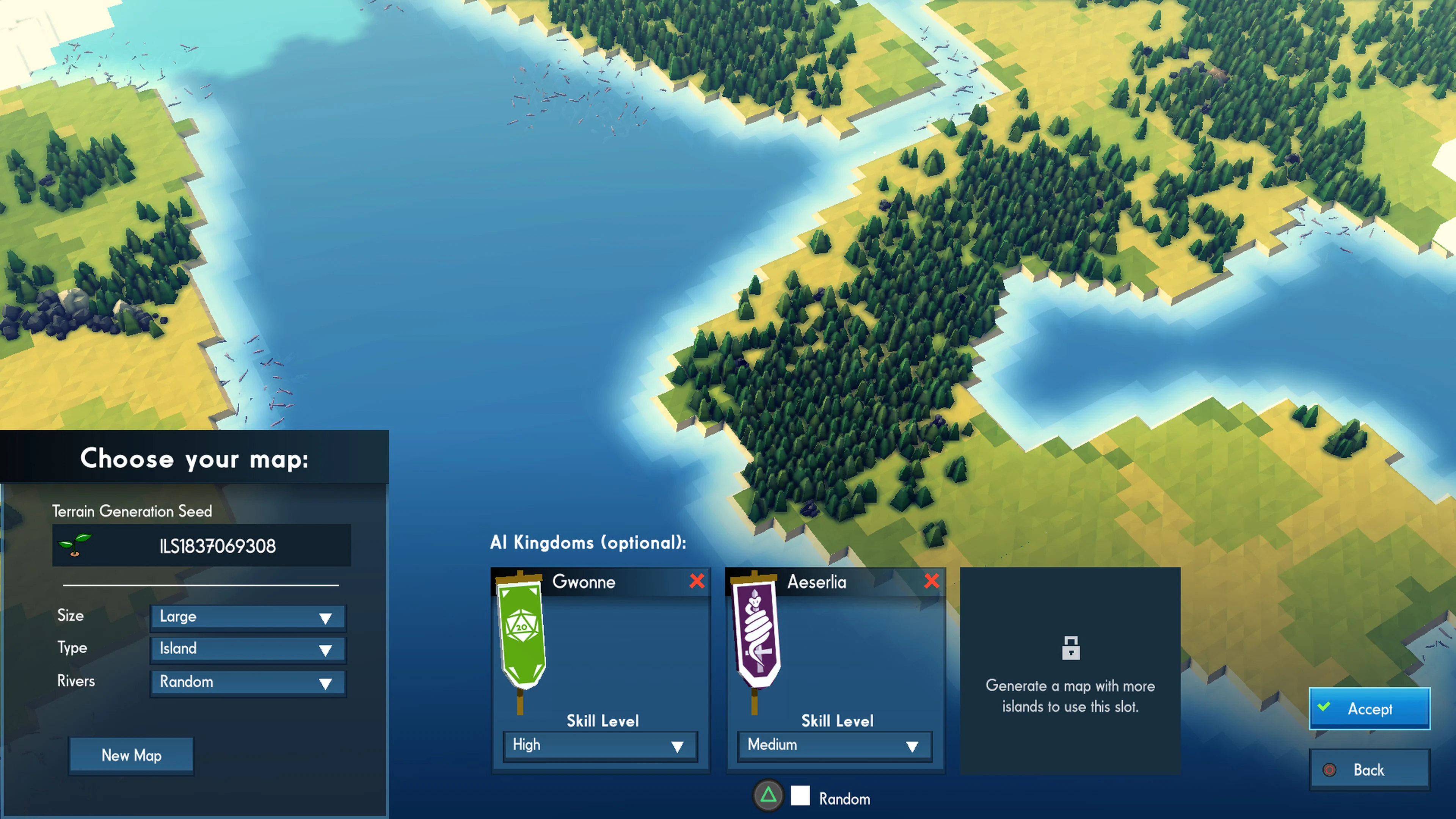Open Gwonne's Skill Level dropdown

coord(600,745)
